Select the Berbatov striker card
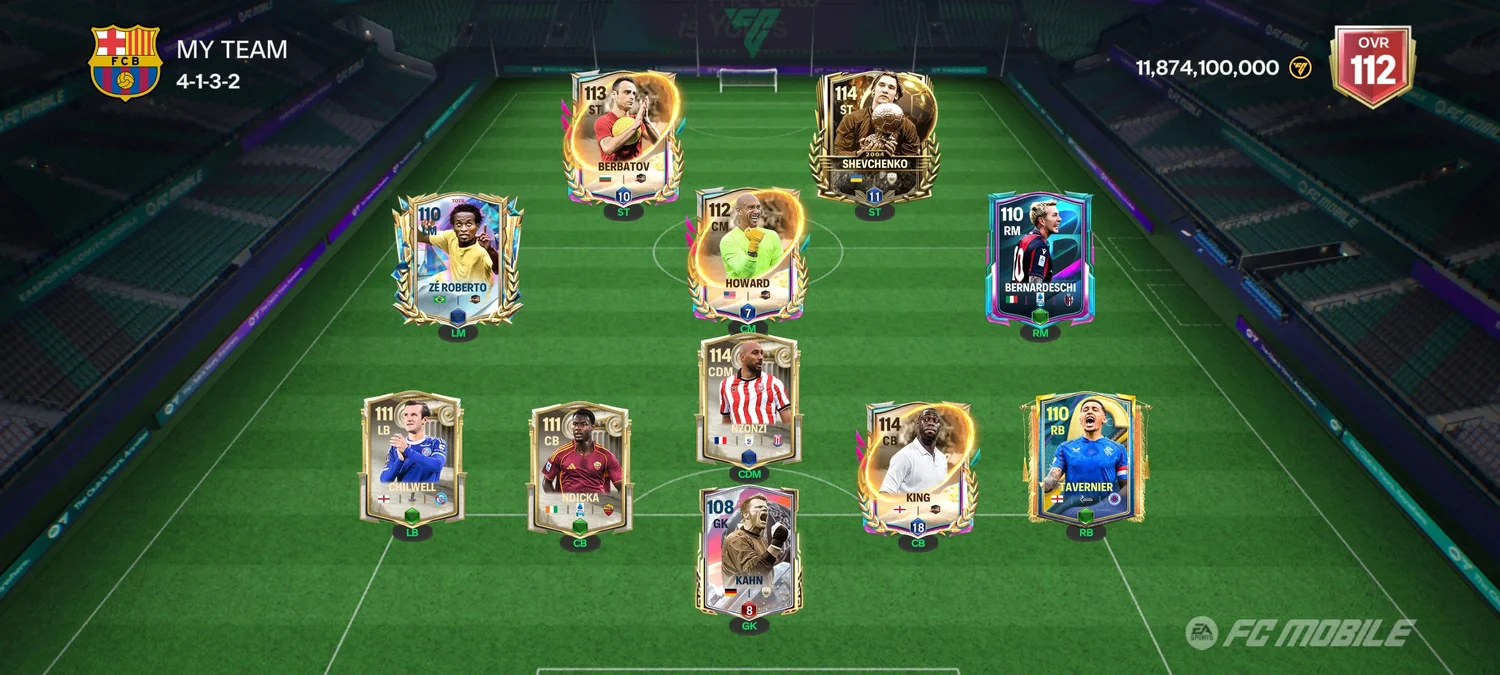The width and height of the screenshot is (1500, 675). [622, 138]
